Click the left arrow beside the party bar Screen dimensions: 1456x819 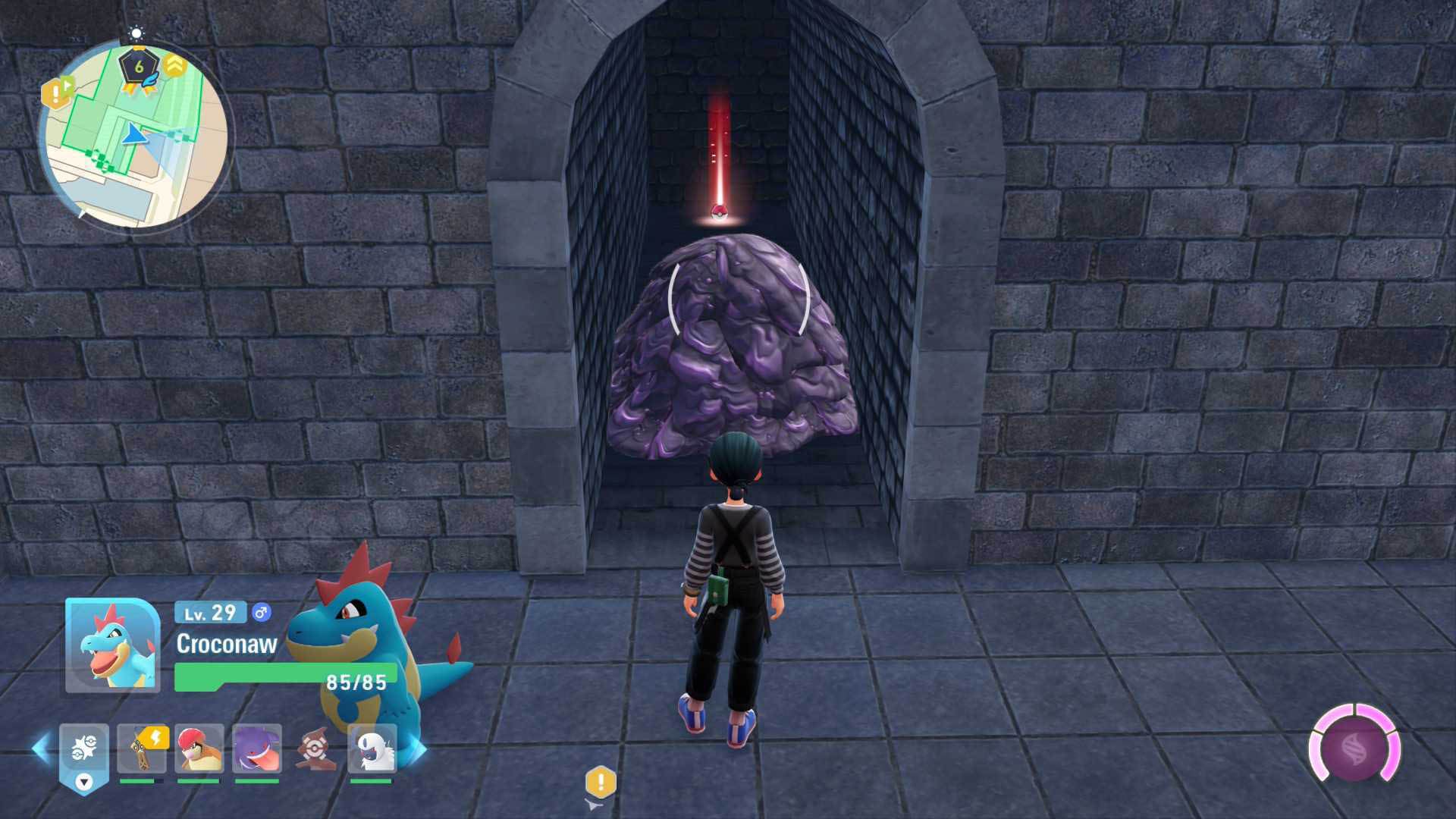pos(40,749)
